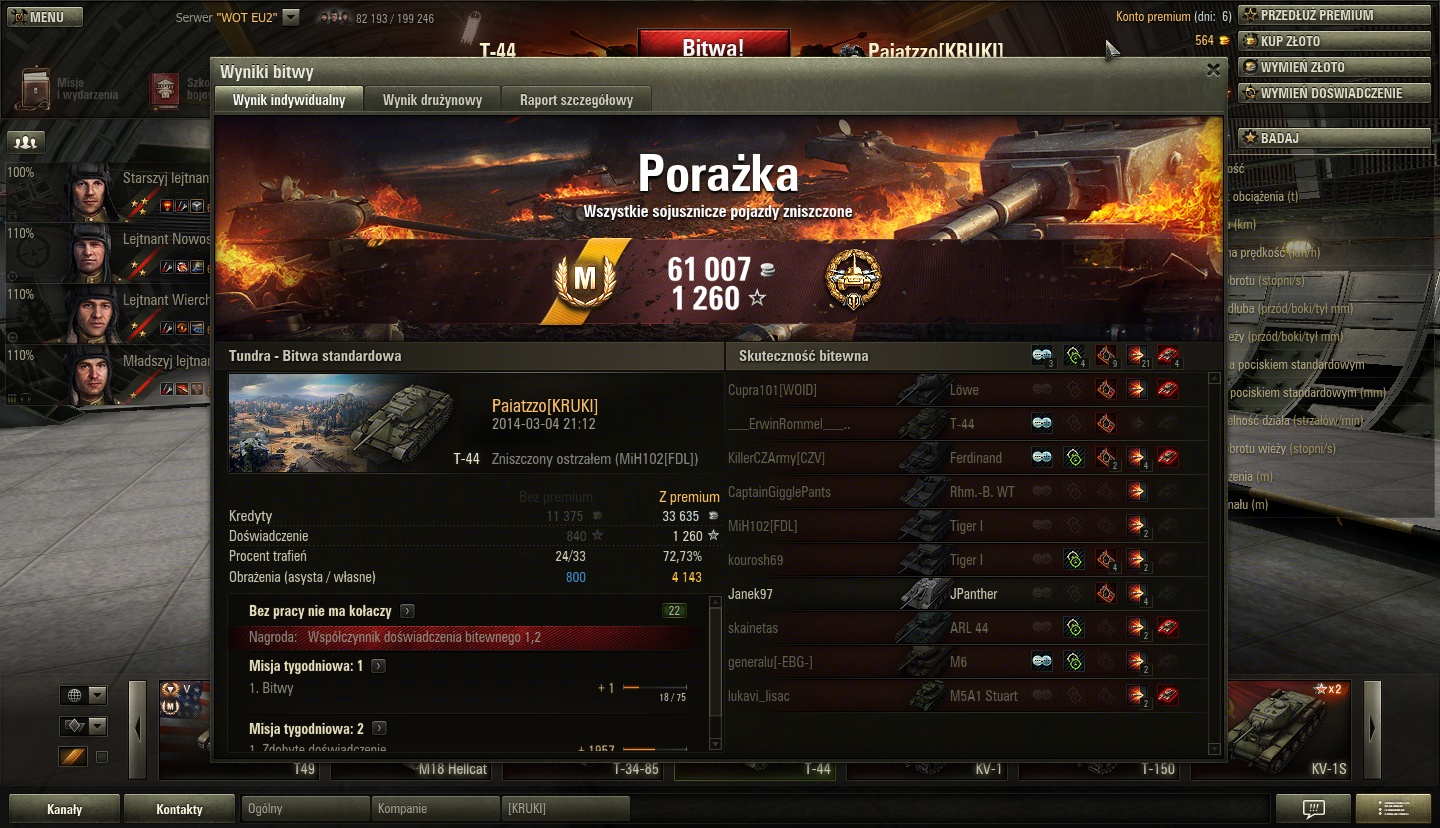Expand the WOT EU2 server dropdown
The height and width of the screenshot is (828, 1440).
291,17
